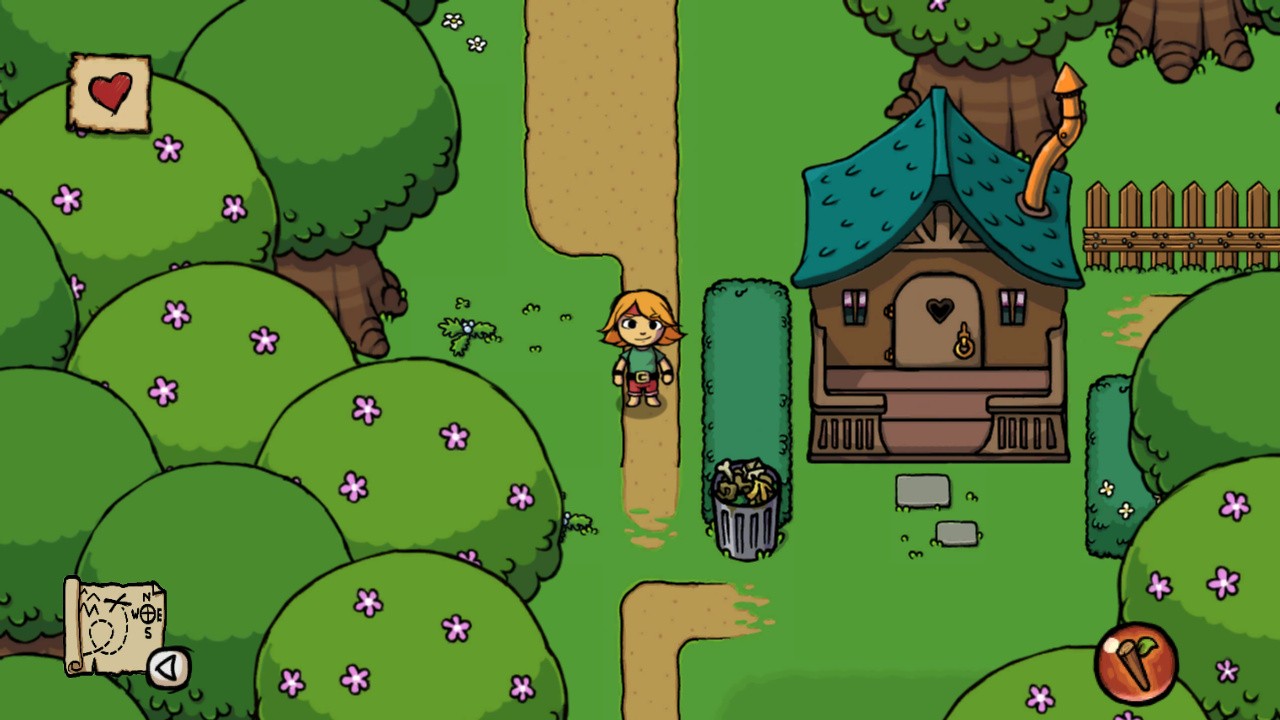The height and width of the screenshot is (720, 1280).
Task: Click the upper stepping stone near the house
Action: 924,491
